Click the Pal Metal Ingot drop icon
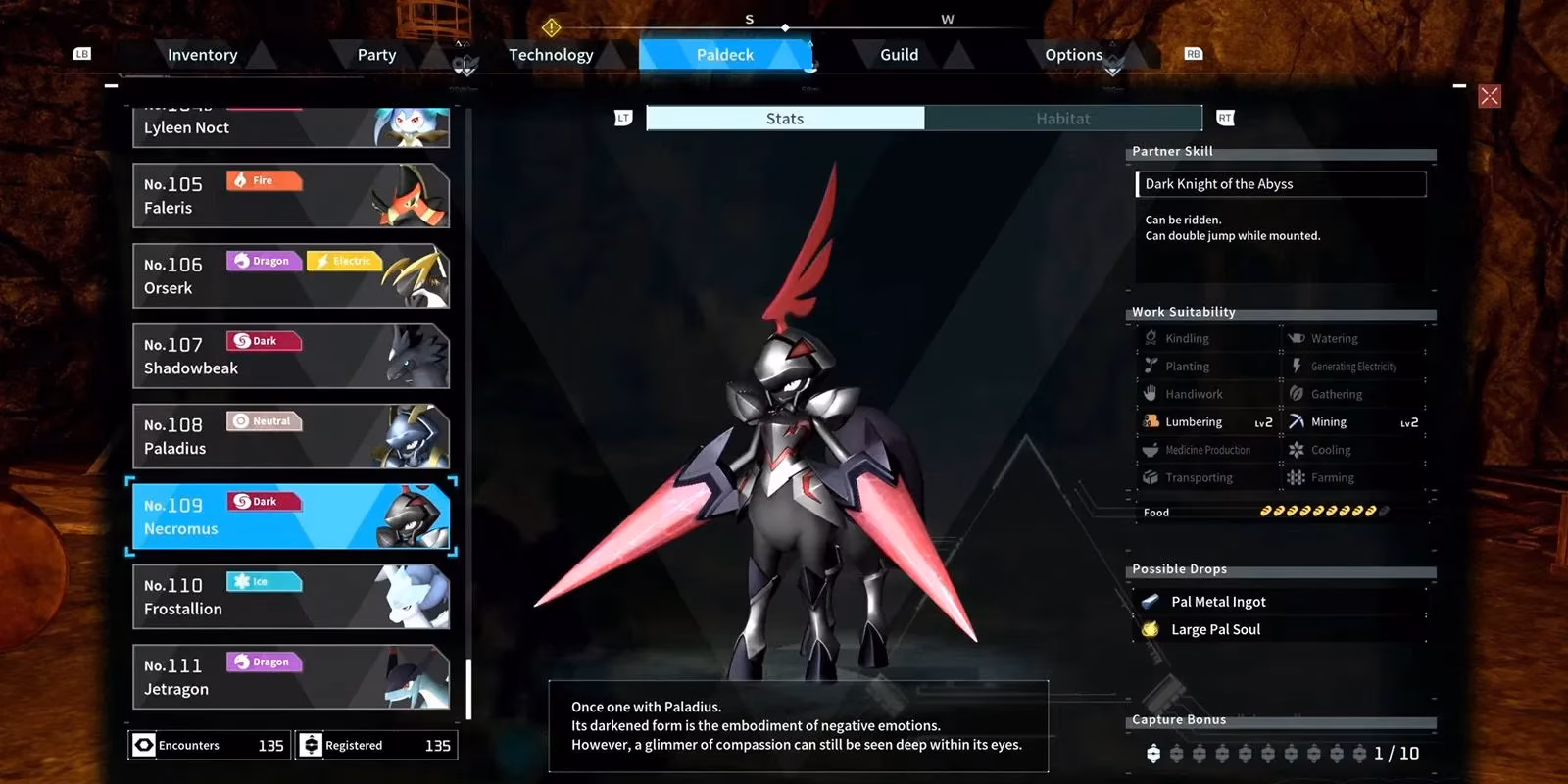The height and width of the screenshot is (784, 1568). point(1151,601)
